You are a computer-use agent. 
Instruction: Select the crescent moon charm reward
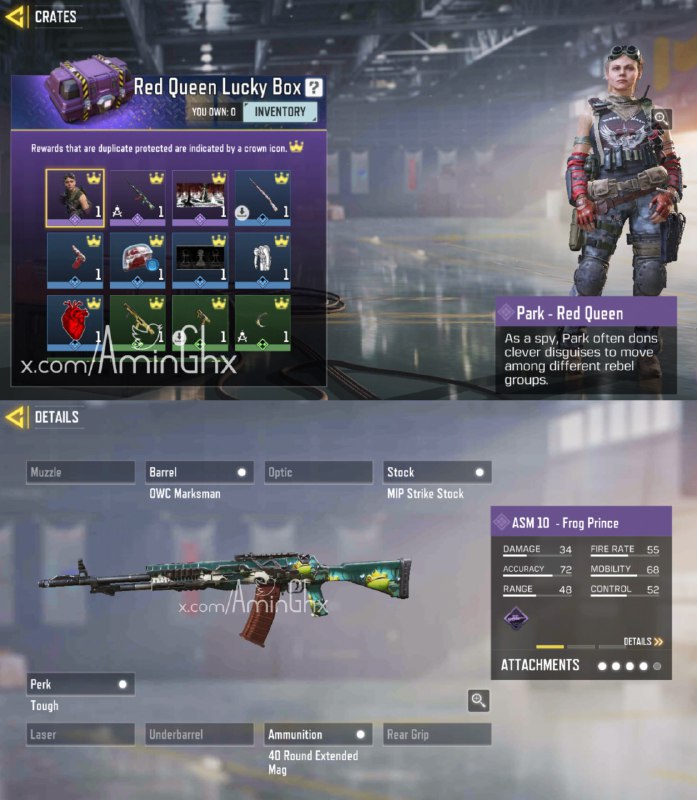[262, 322]
